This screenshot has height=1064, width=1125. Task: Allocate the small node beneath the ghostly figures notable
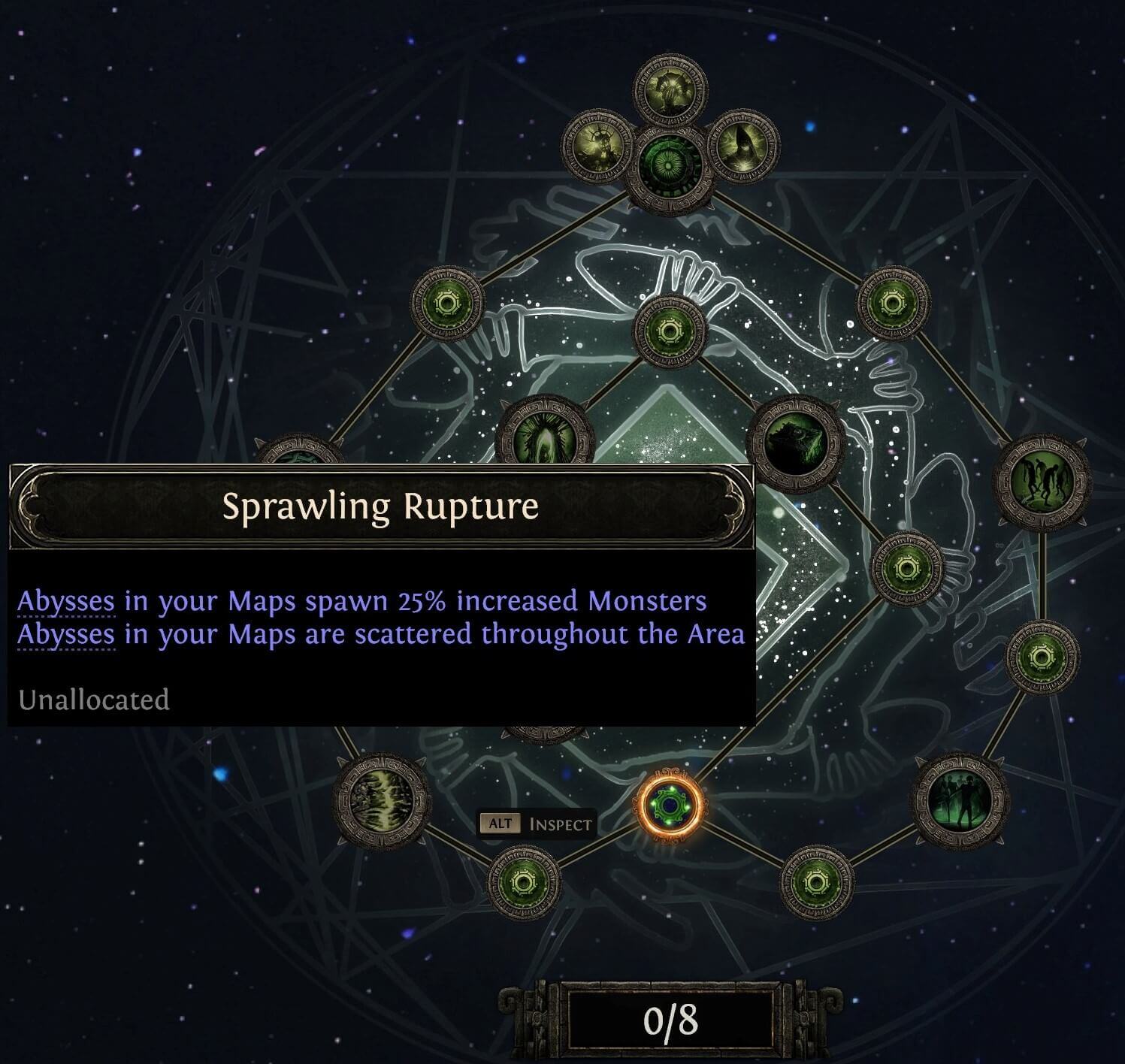coord(816,883)
